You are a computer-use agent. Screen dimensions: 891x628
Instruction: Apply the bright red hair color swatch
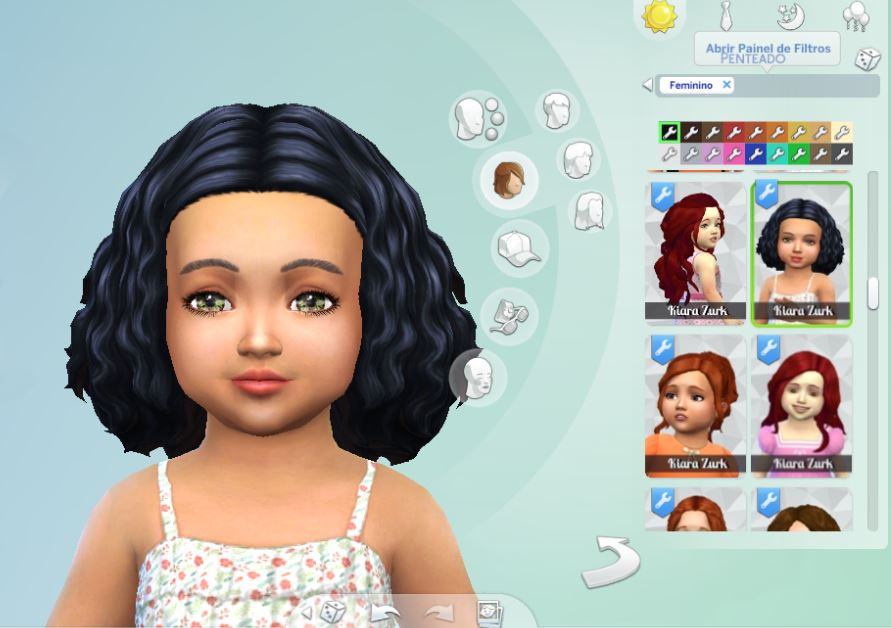click(734, 132)
